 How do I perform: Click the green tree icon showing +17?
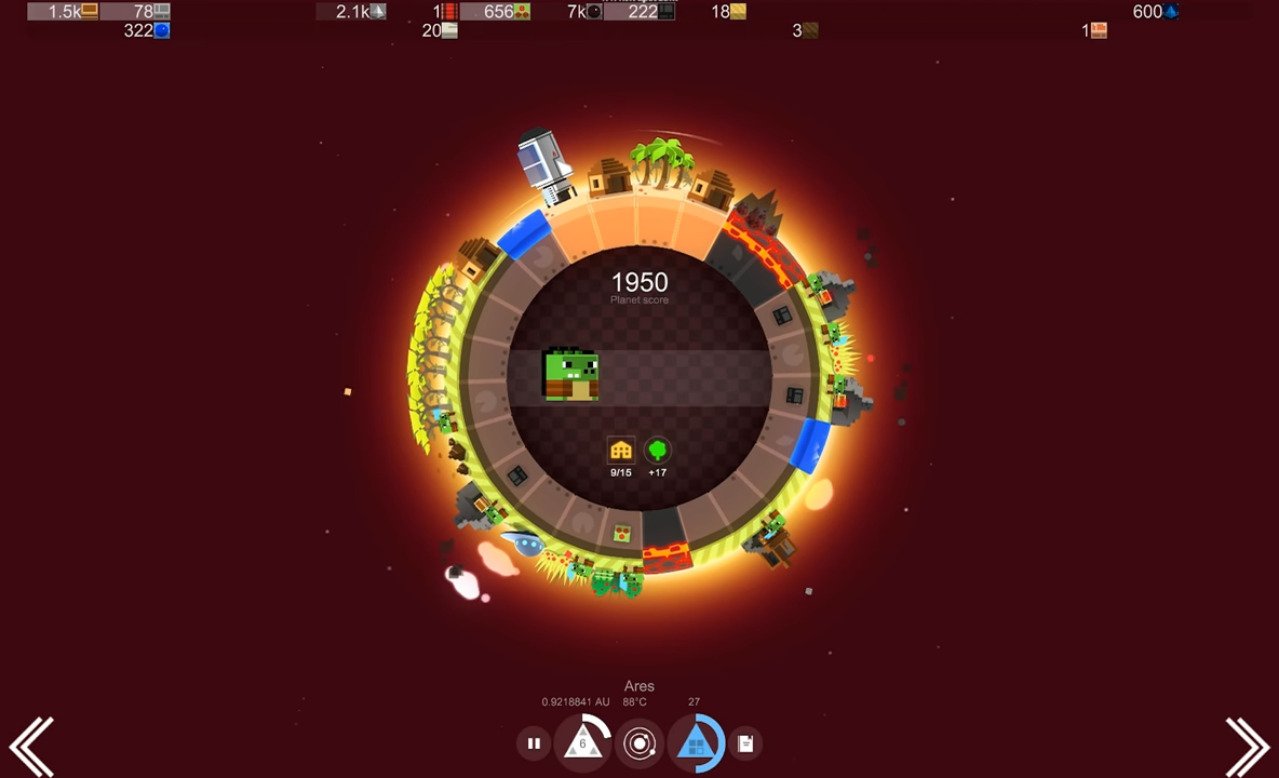[x=657, y=451]
